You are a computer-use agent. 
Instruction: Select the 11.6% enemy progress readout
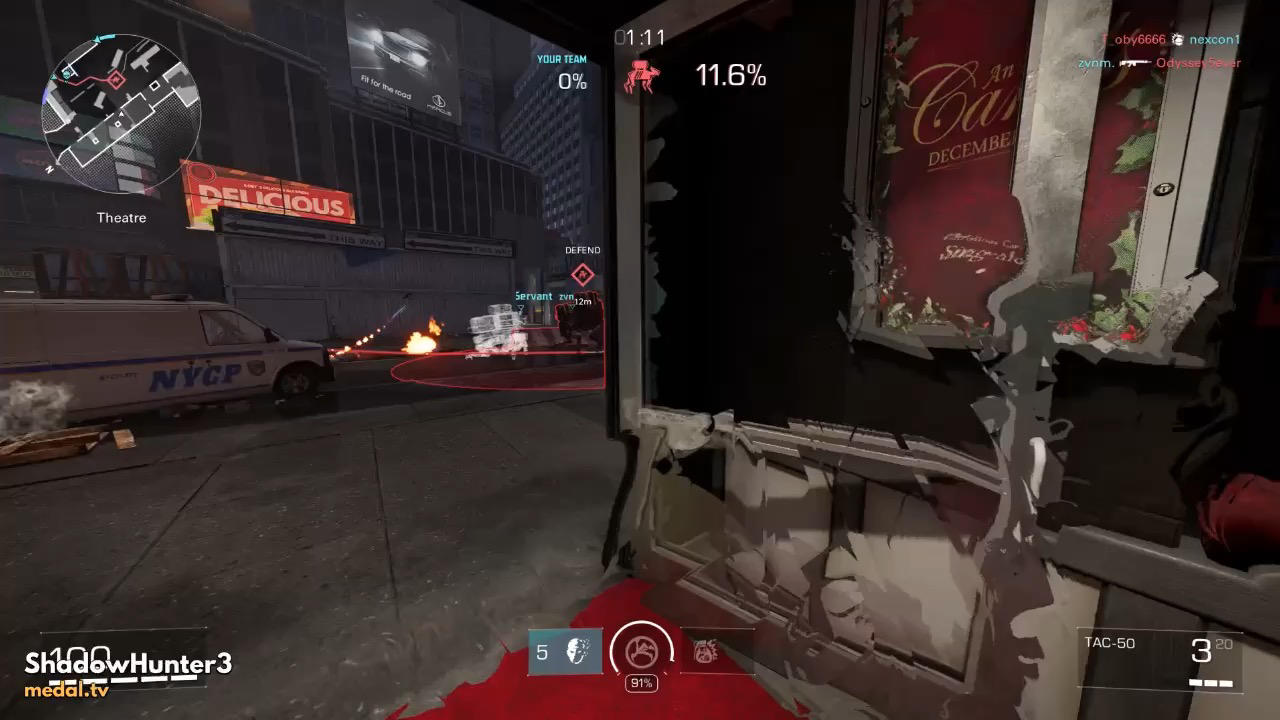[x=731, y=75]
